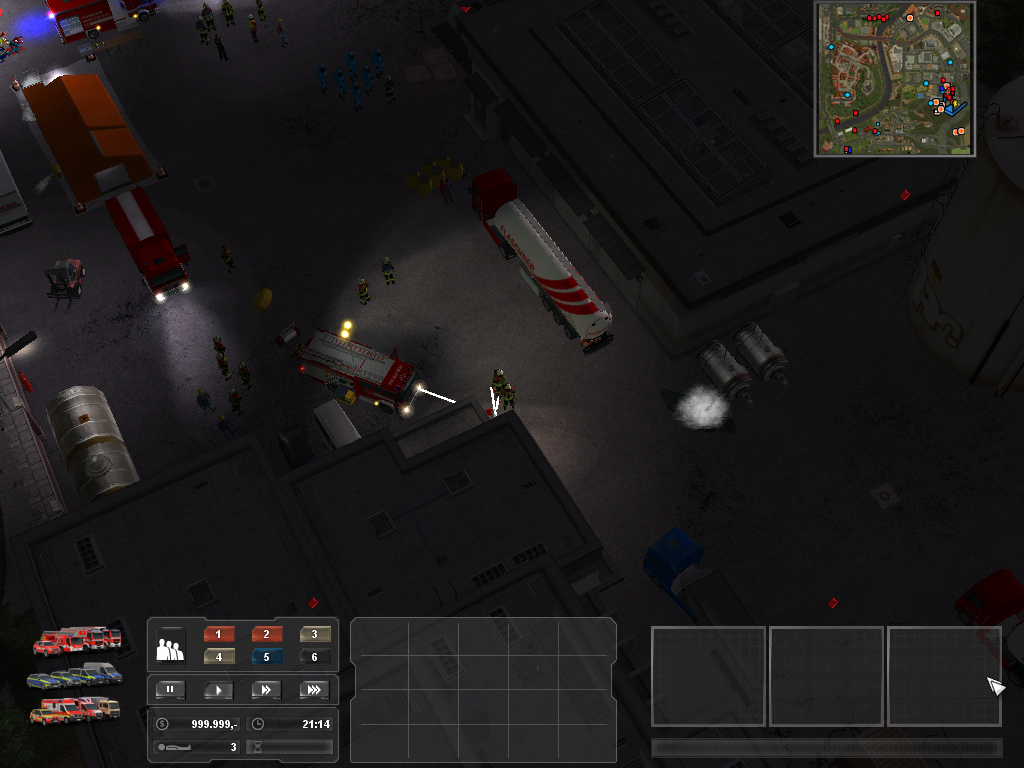Open the ambulance and rescue vehicle menu
Image resolution: width=1024 pixels, height=768 pixels.
pyautogui.click(x=75, y=710)
